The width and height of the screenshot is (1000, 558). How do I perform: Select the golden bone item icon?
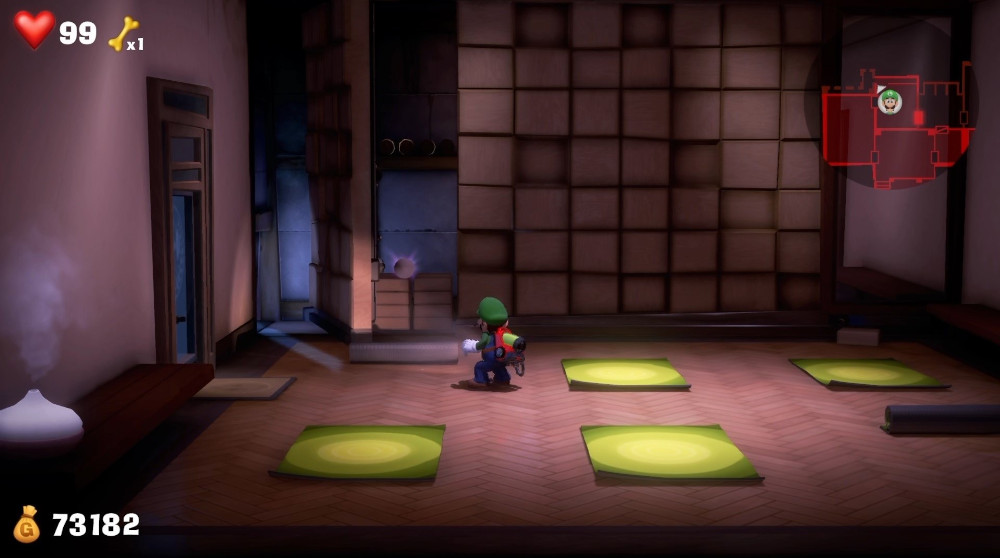pos(123,34)
